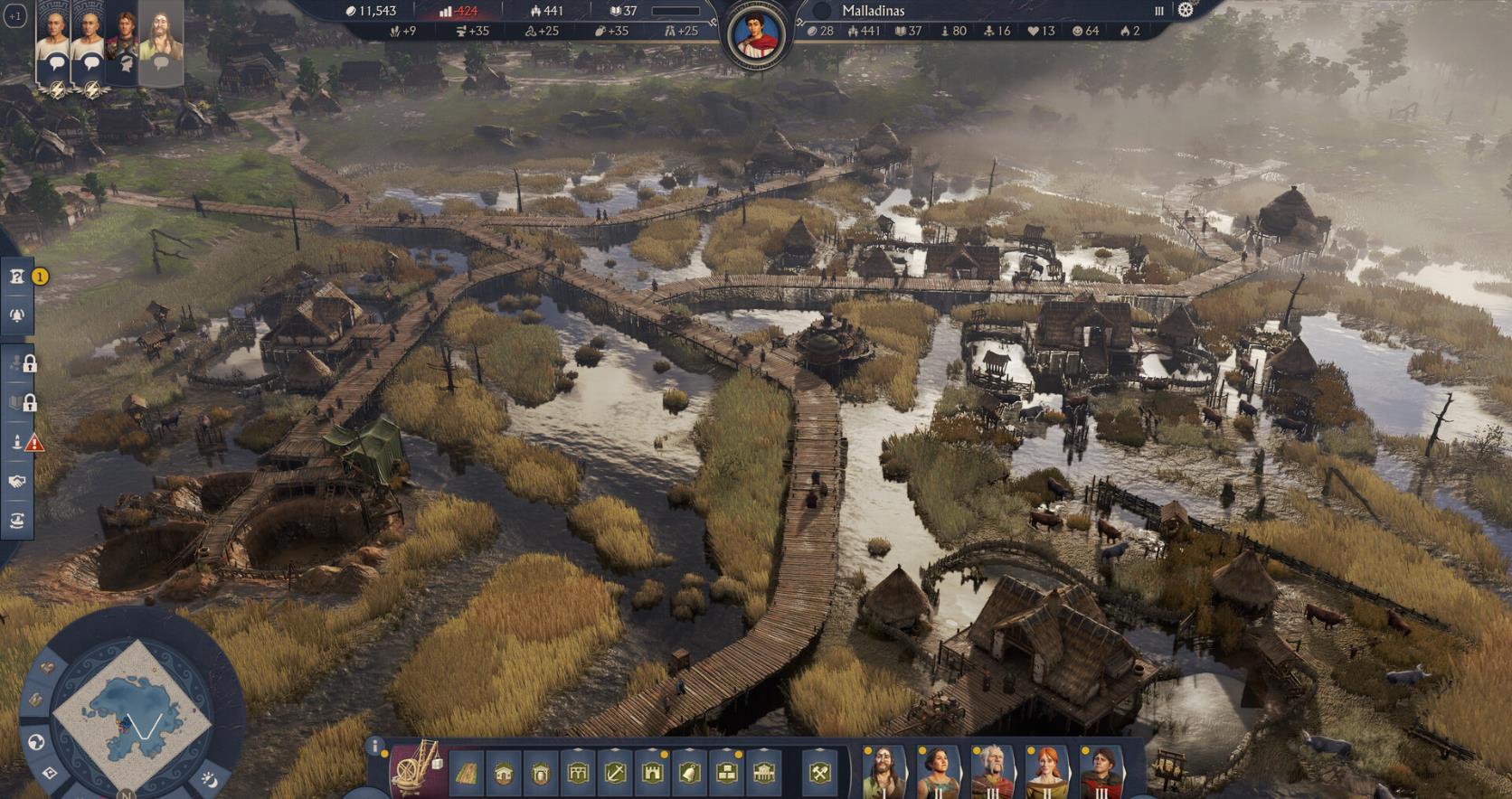The height and width of the screenshot is (799, 1512).
Task: Open the anchor harbor building category
Action: 615,774
